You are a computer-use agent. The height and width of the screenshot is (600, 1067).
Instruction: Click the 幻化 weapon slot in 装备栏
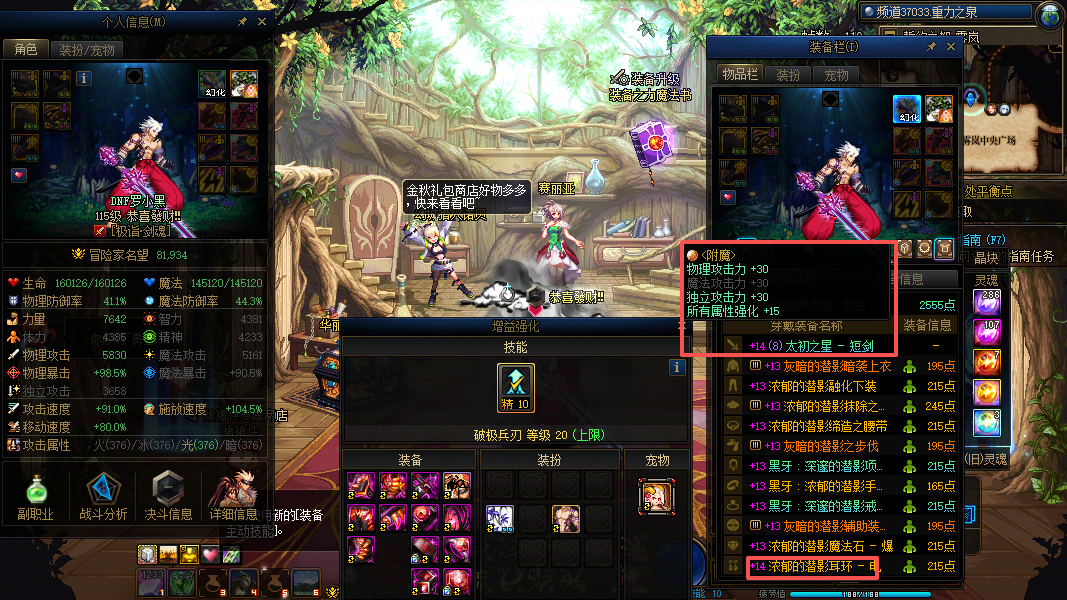tap(907, 110)
